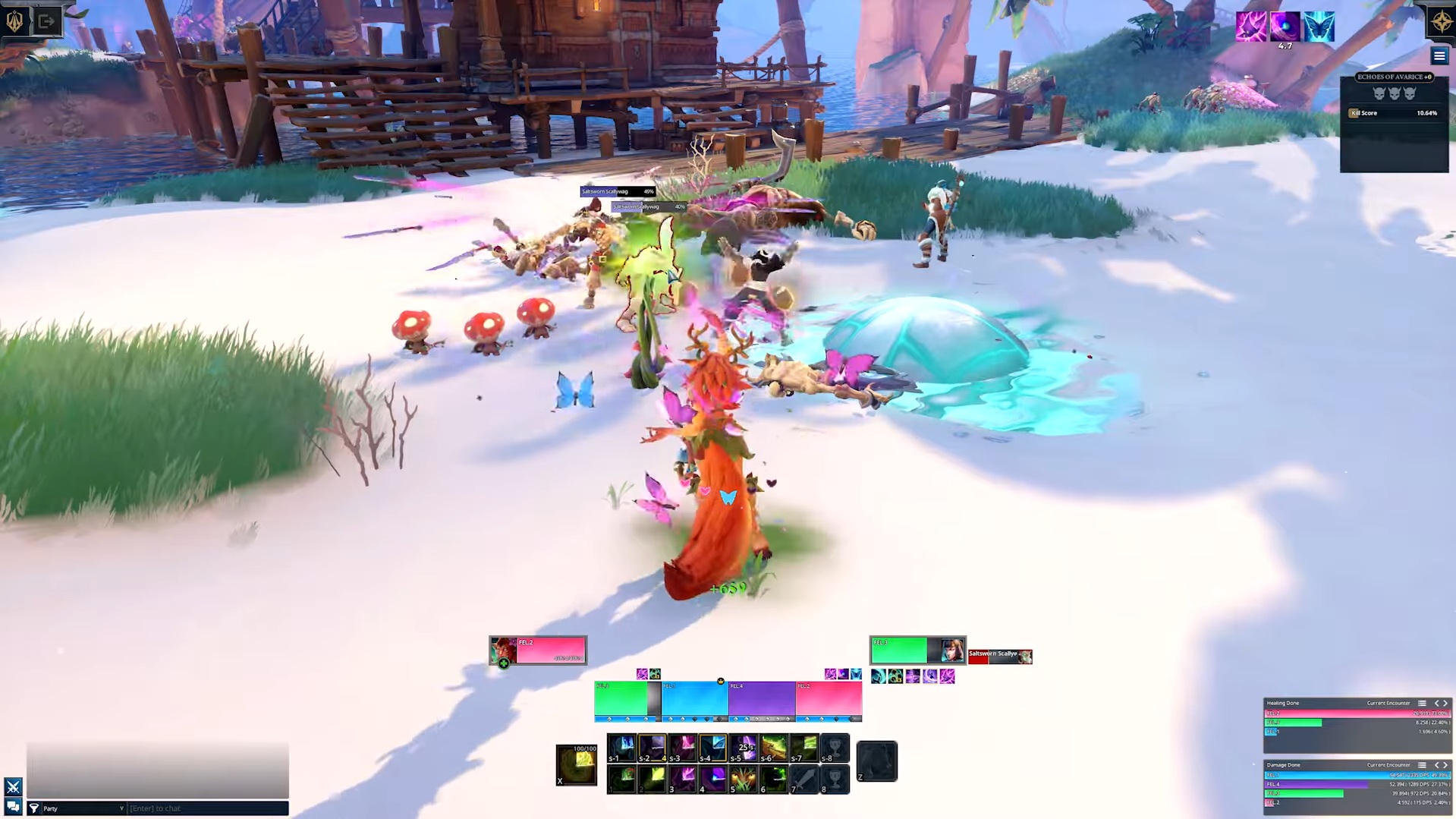Activate the ability in slot s-6

tap(773, 748)
